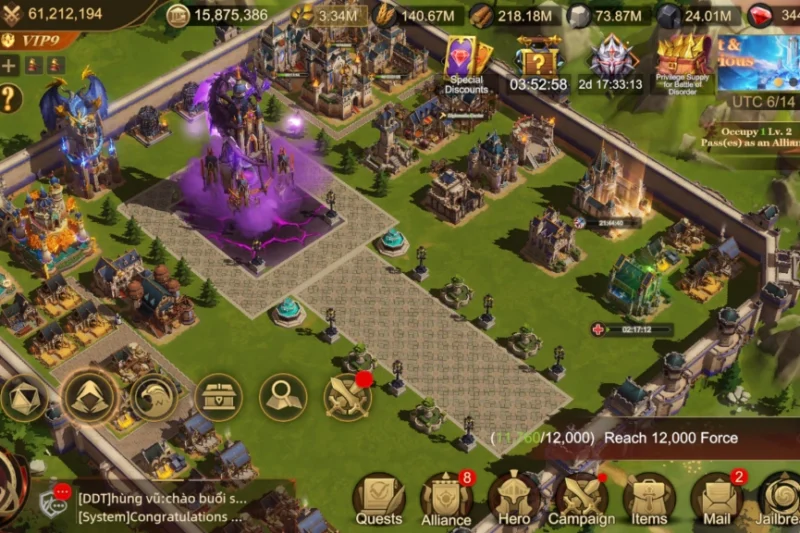Click the question mark help button
800x533 pixels.
click(10, 98)
